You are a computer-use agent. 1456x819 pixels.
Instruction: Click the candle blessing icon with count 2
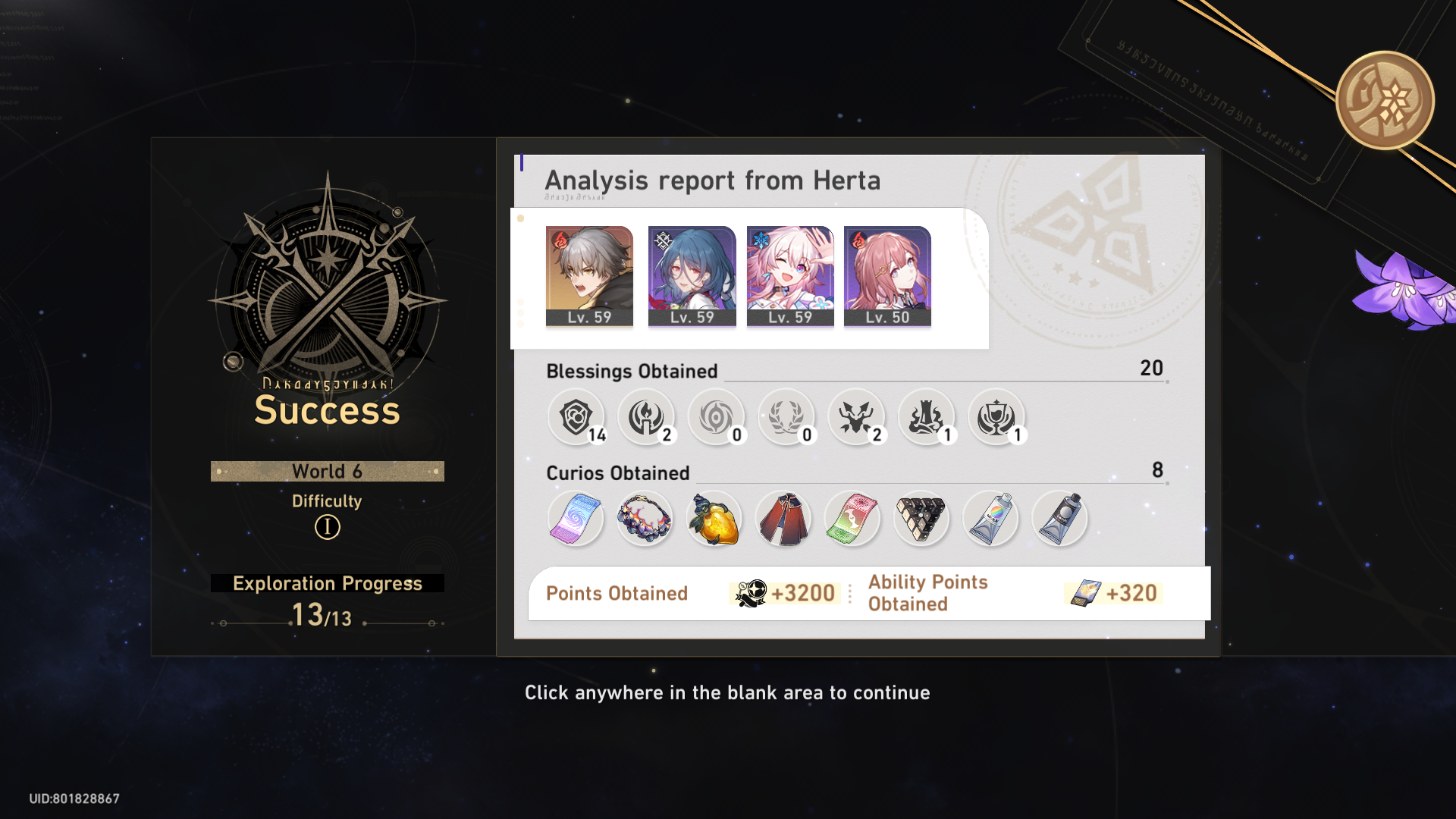pyautogui.click(x=647, y=417)
